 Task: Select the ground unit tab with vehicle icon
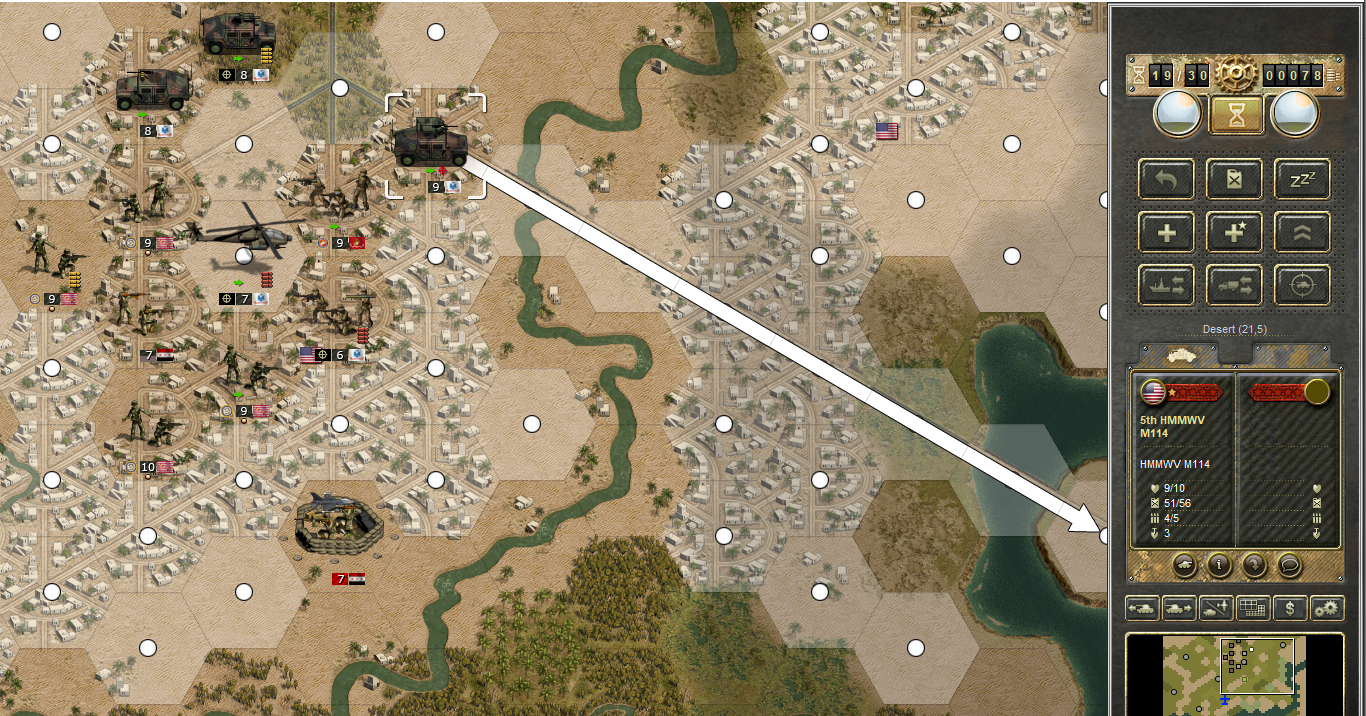tap(1180, 355)
